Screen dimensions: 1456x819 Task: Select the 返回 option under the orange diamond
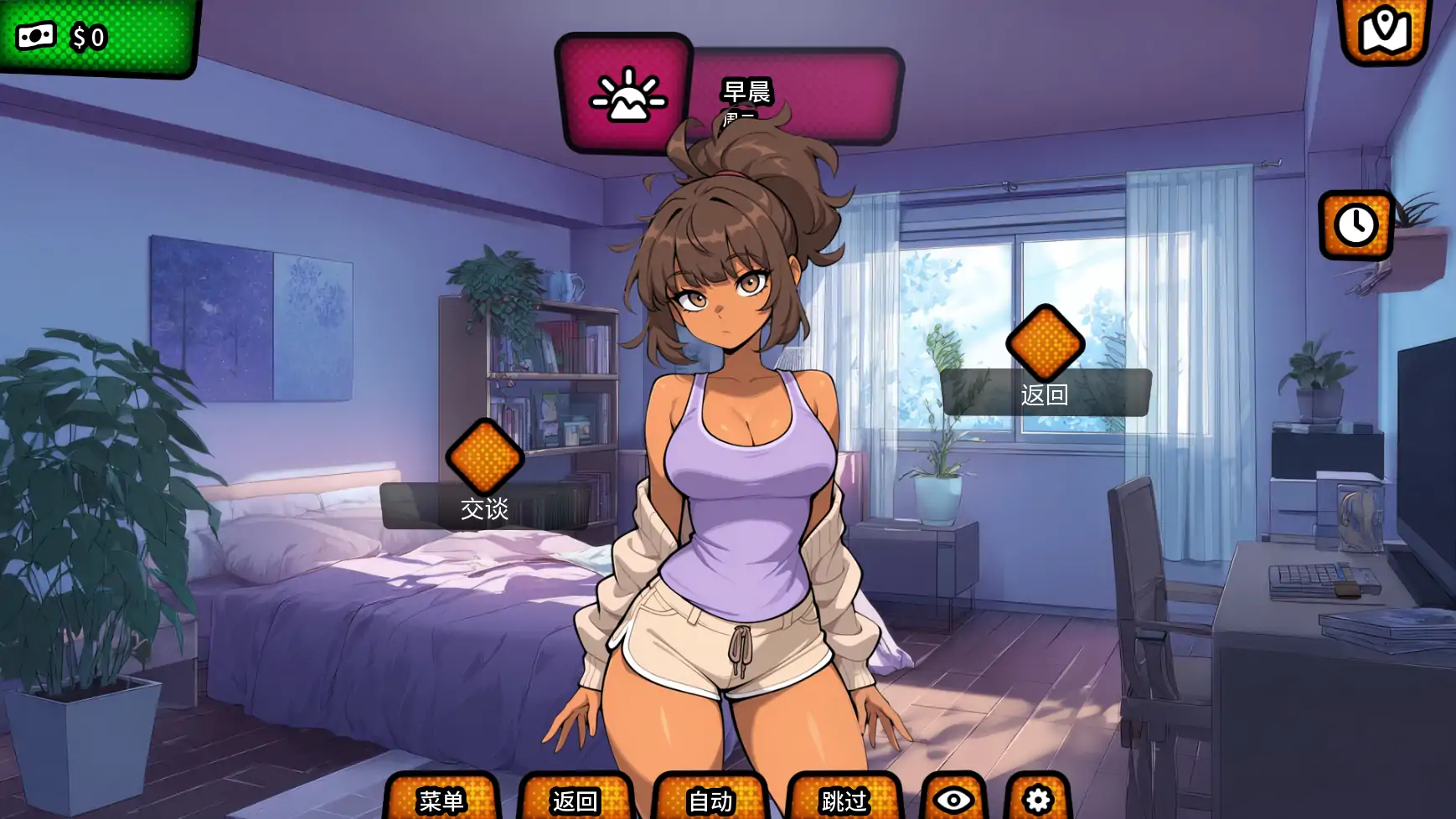point(1045,394)
